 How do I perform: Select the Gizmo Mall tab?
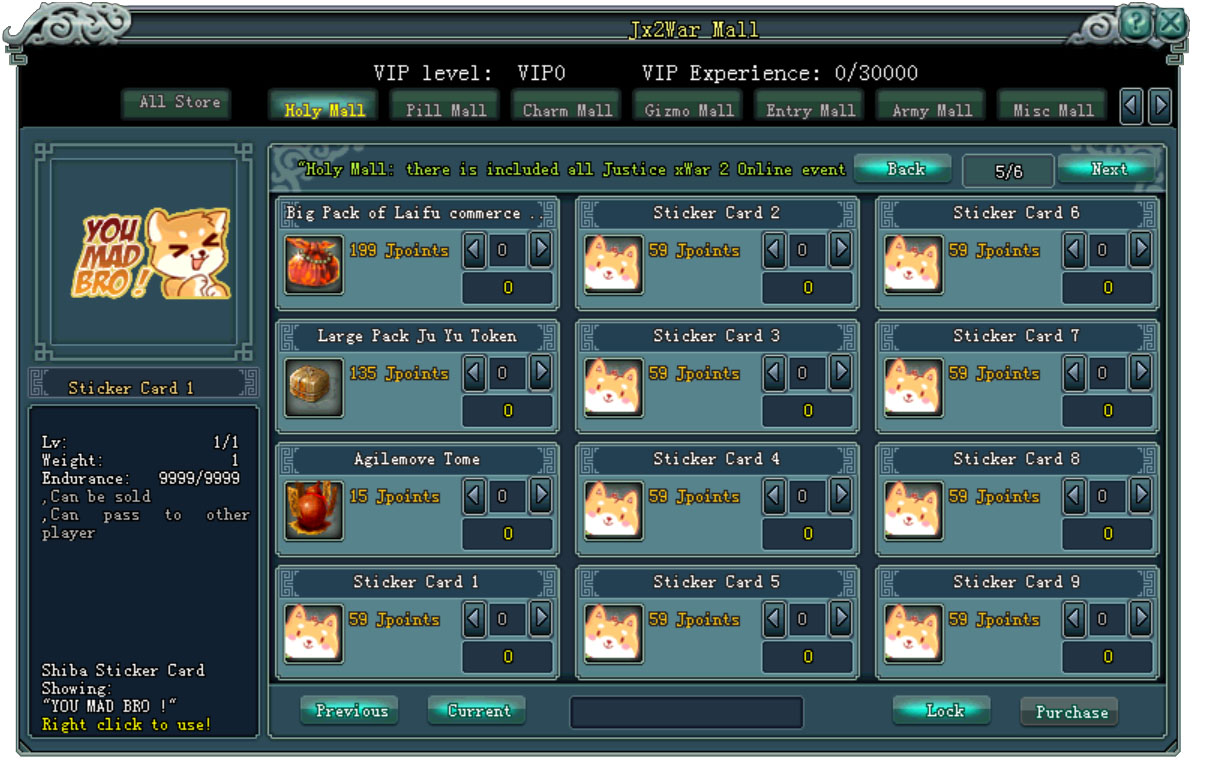click(x=689, y=110)
